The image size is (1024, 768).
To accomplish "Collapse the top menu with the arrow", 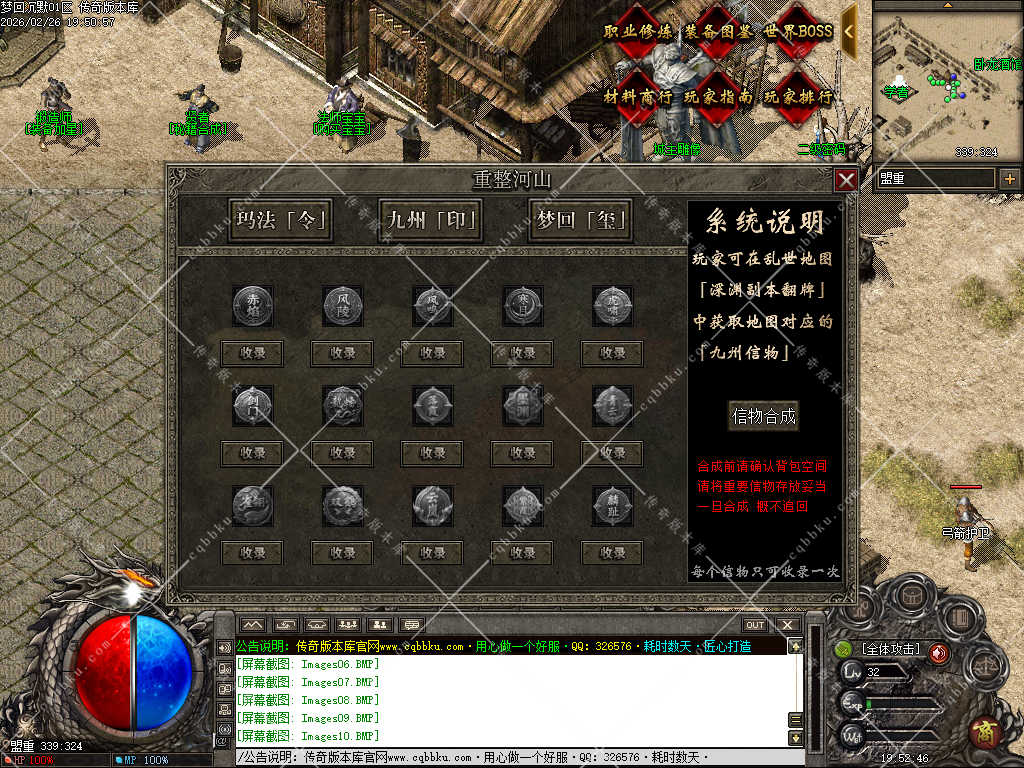I will (x=849, y=31).
